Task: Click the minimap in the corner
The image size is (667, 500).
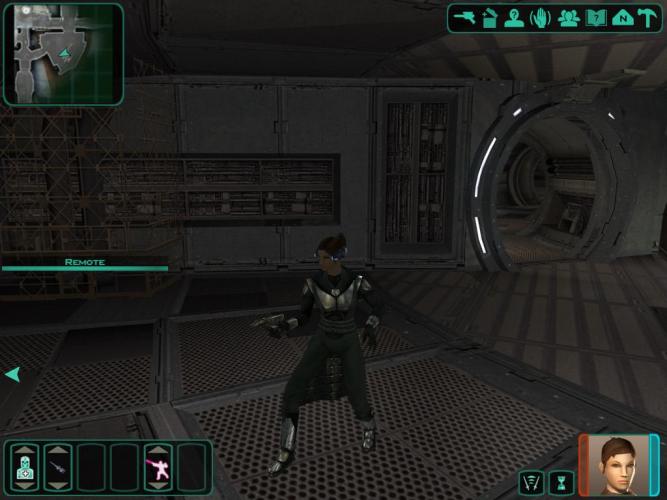Action: click(63, 53)
